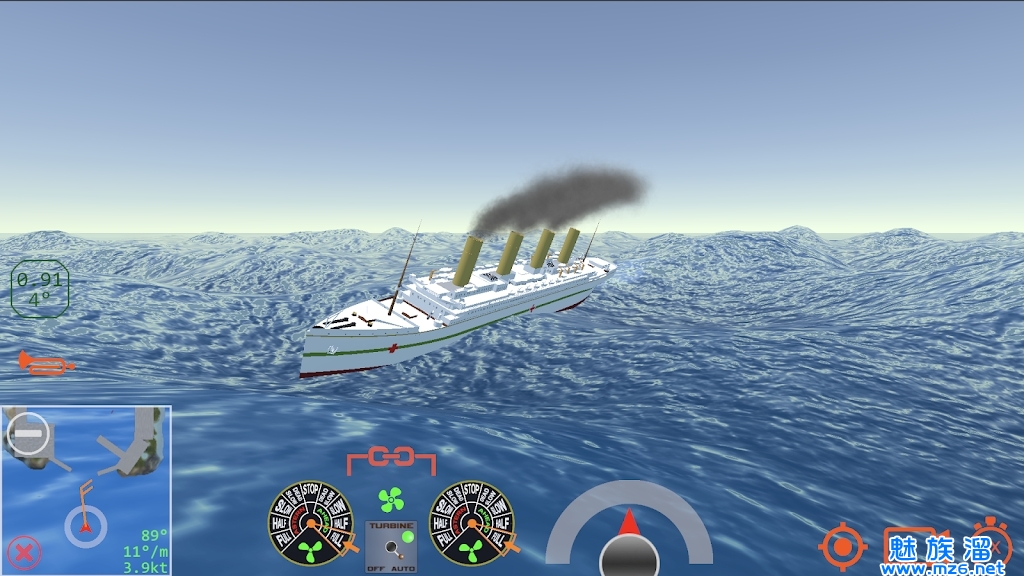Sound the ship's horn
Image resolution: width=1024 pixels, height=576 pixels.
45,364
